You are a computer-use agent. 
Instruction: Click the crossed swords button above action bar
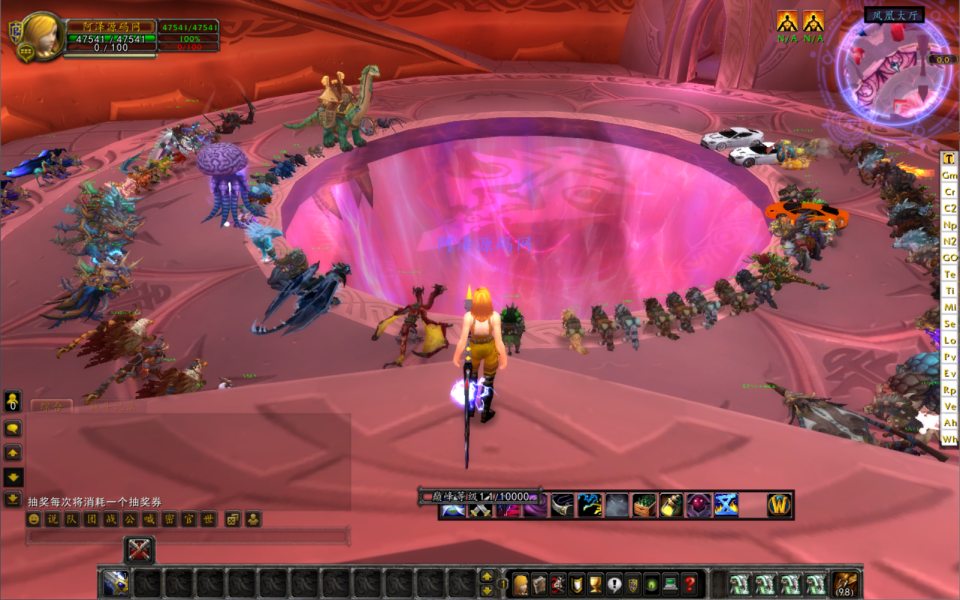pos(139,549)
